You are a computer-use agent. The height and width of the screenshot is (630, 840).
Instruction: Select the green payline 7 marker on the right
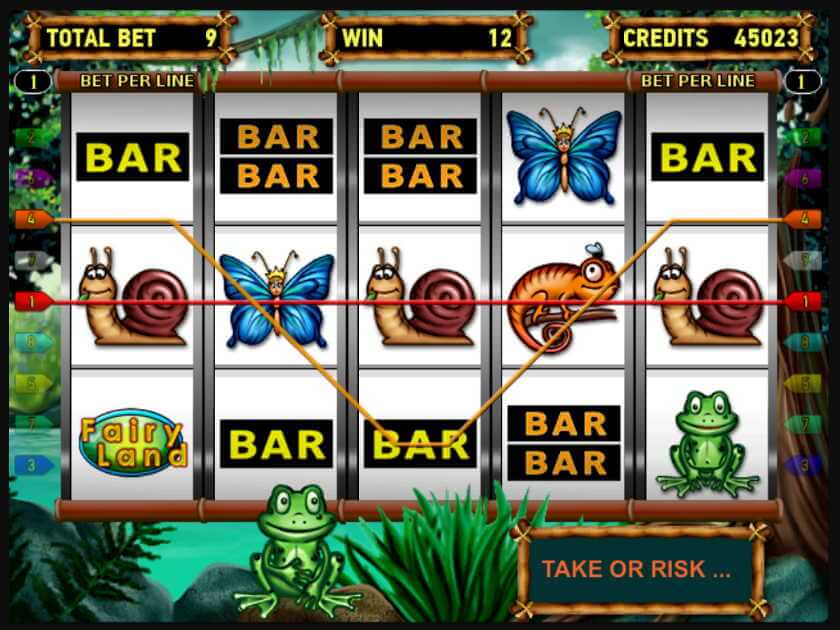click(804, 424)
